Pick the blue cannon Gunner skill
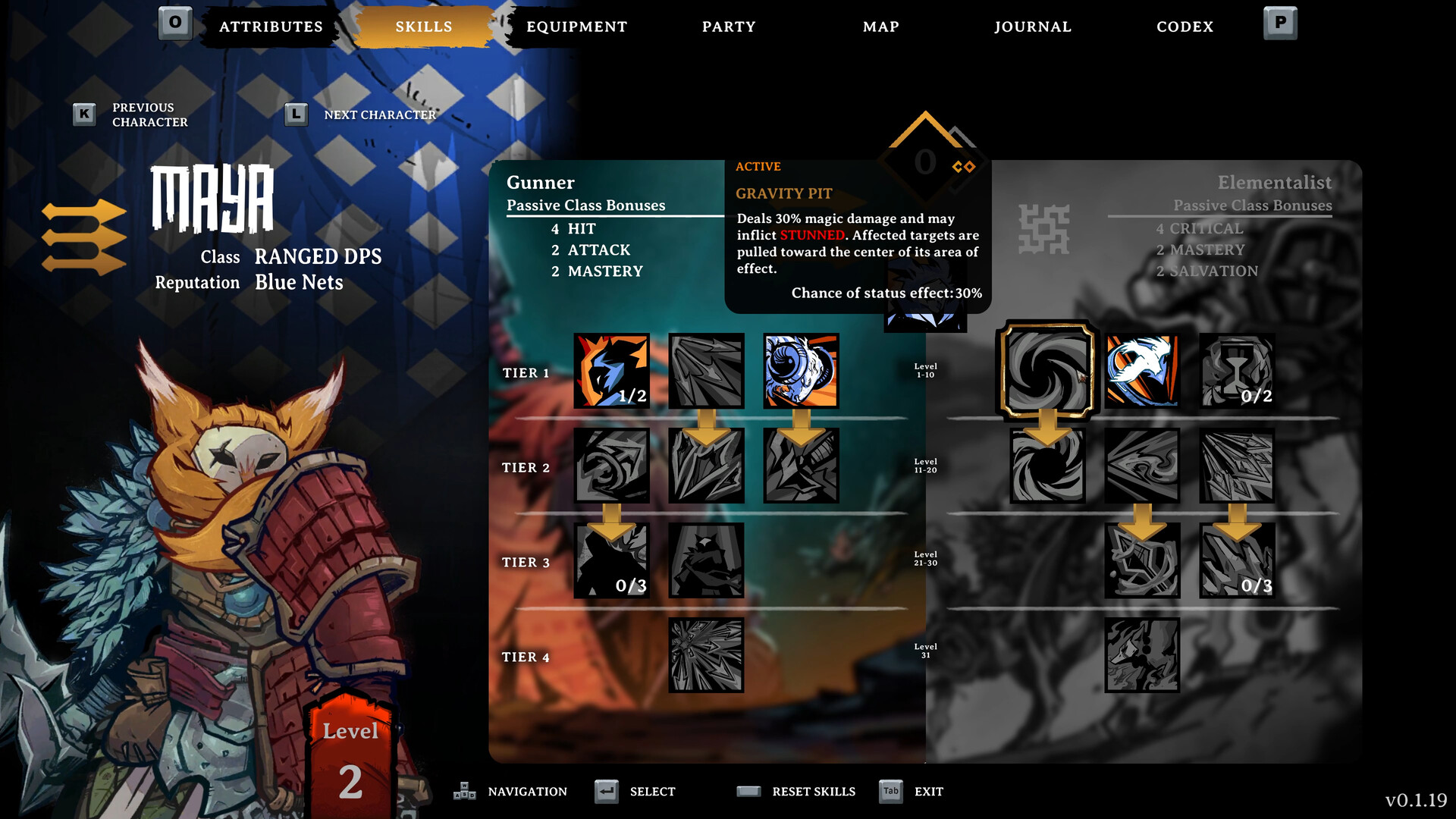1456x819 pixels. point(801,371)
